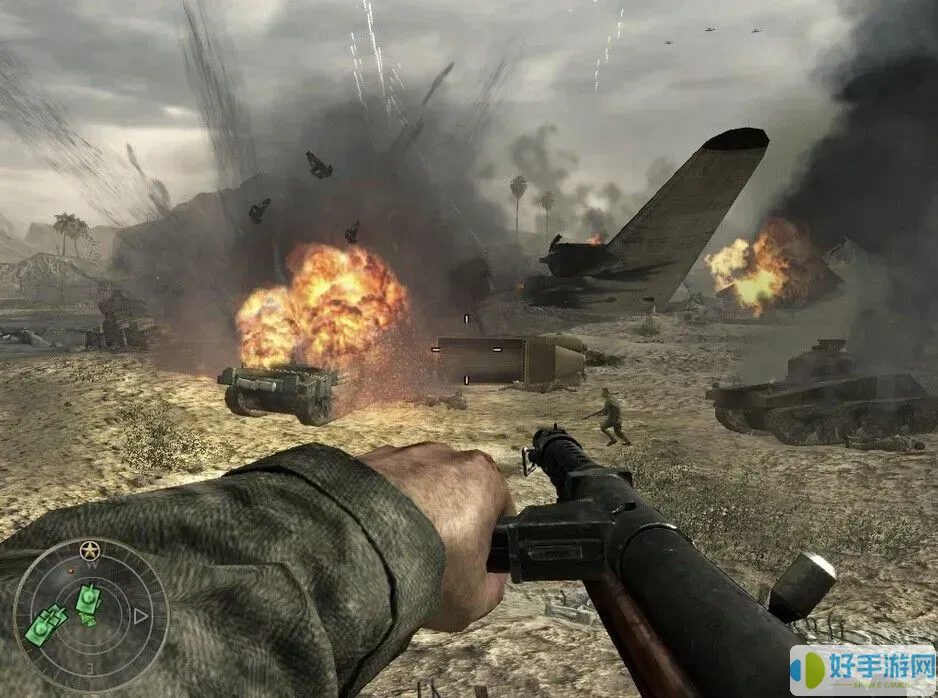Click the triangle arrow marker on the compass
Image resolution: width=938 pixels, height=698 pixels.
pyautogui.click(x=141, y=616)
